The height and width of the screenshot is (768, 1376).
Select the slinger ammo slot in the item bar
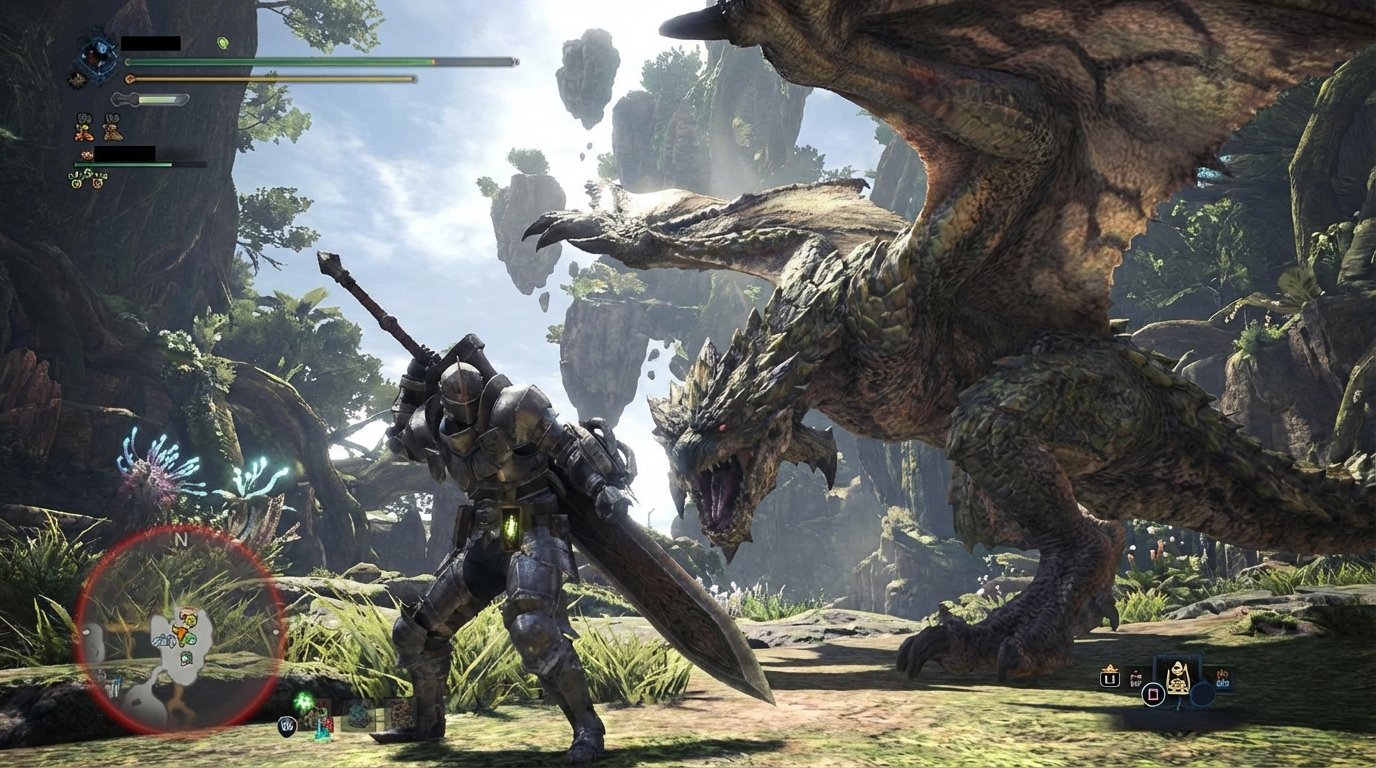pos(357,715)
